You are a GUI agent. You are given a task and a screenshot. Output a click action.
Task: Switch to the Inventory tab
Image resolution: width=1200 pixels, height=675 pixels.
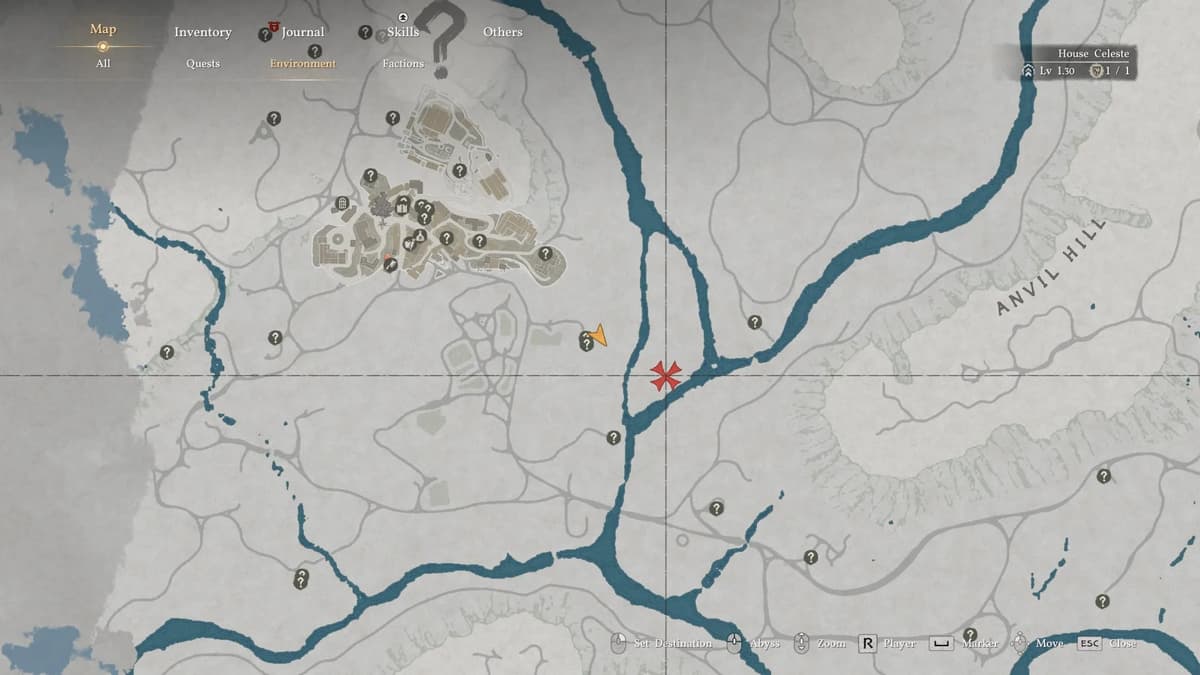tap(202, 32)
